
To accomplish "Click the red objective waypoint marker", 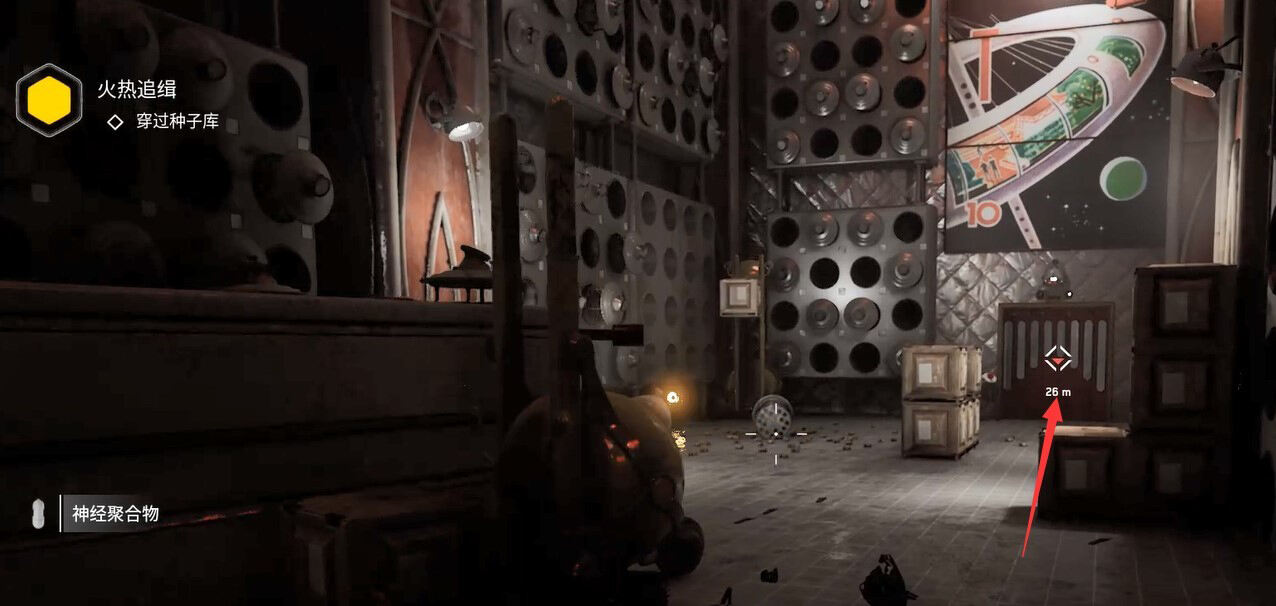I will click(1058, 358).
